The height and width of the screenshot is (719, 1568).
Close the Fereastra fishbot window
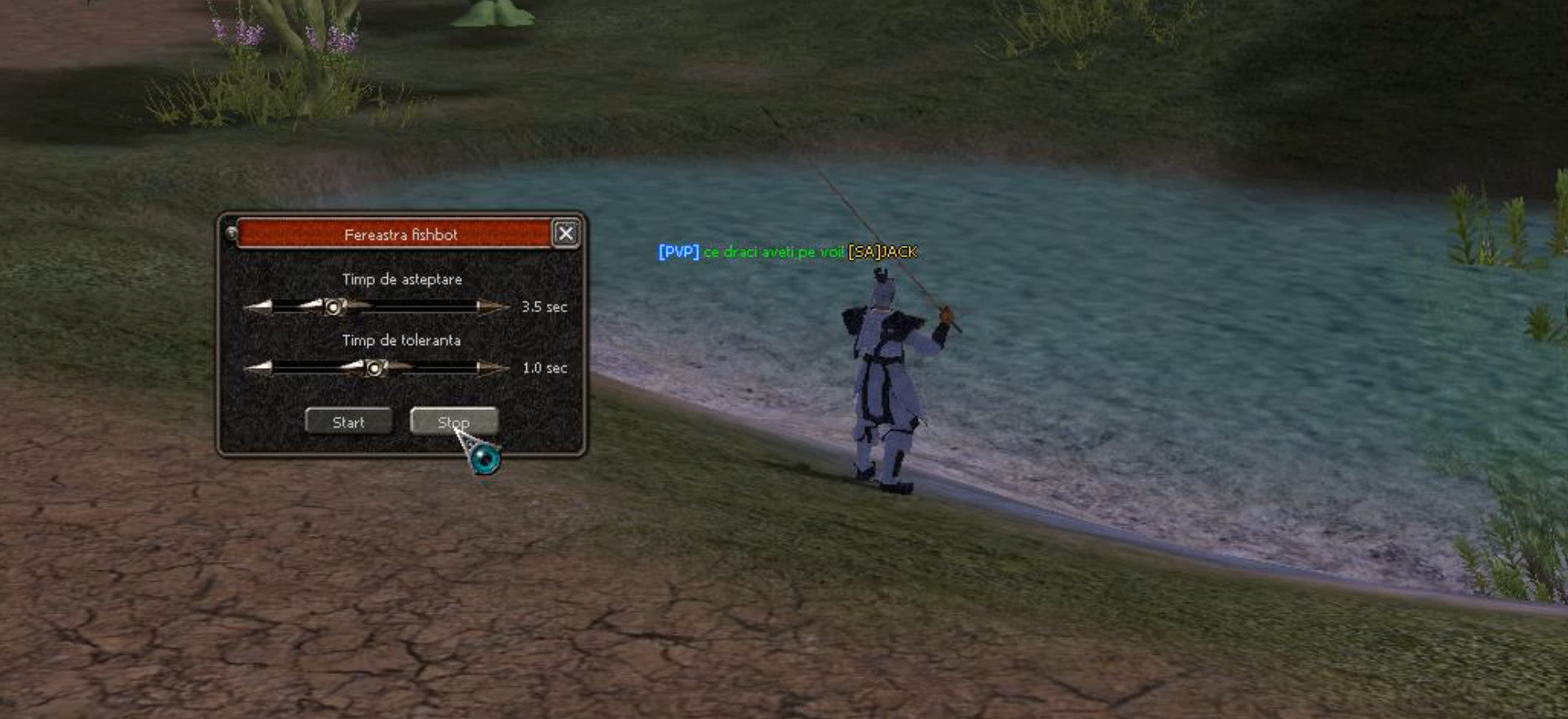point(566,234)
